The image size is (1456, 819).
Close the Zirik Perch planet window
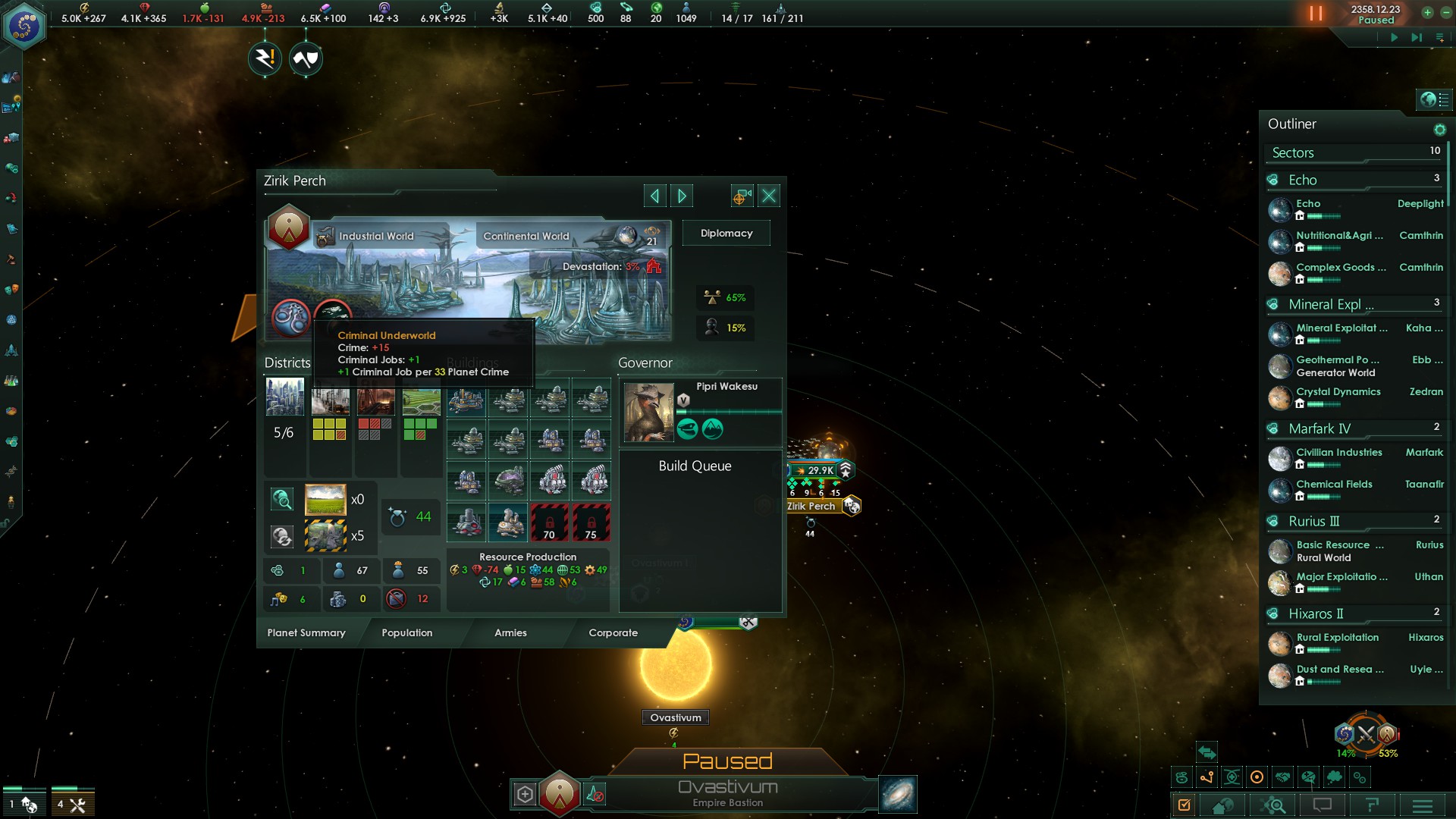(769, 196)
